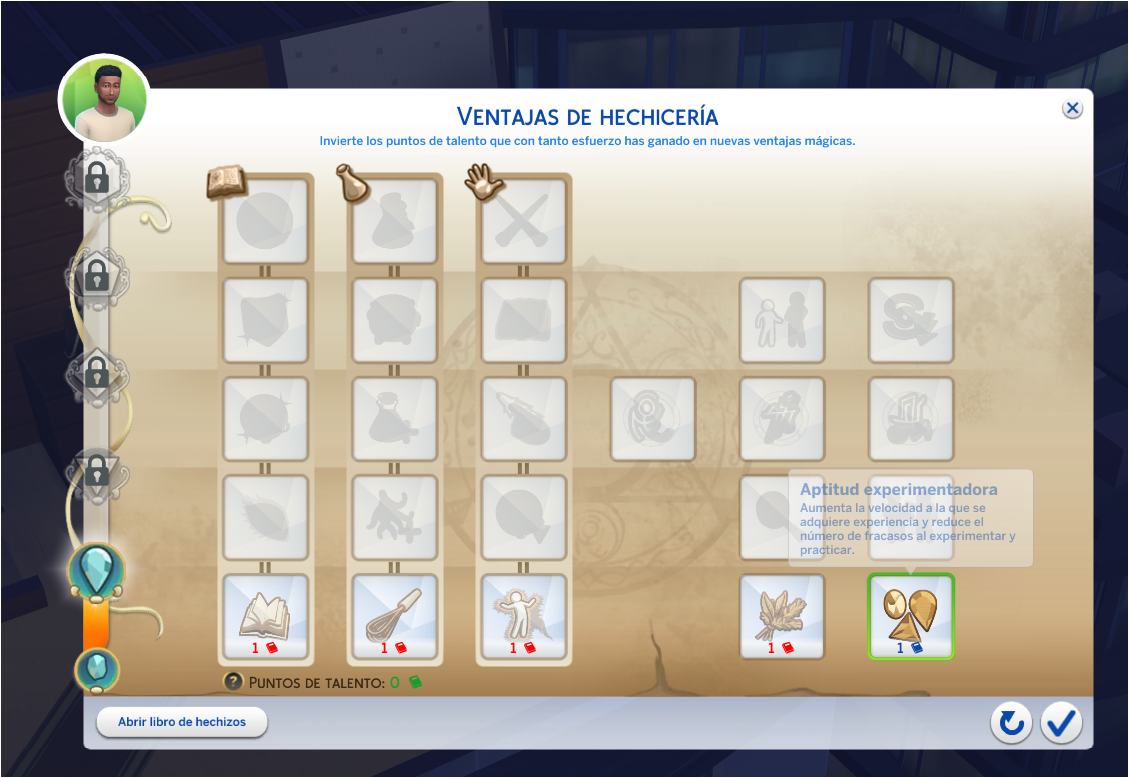Image resolution: width=1129 pixels, height=778 pixels.
Task: Confirm perk choices with the checkmark button
Action: (x=1061, y=723)
